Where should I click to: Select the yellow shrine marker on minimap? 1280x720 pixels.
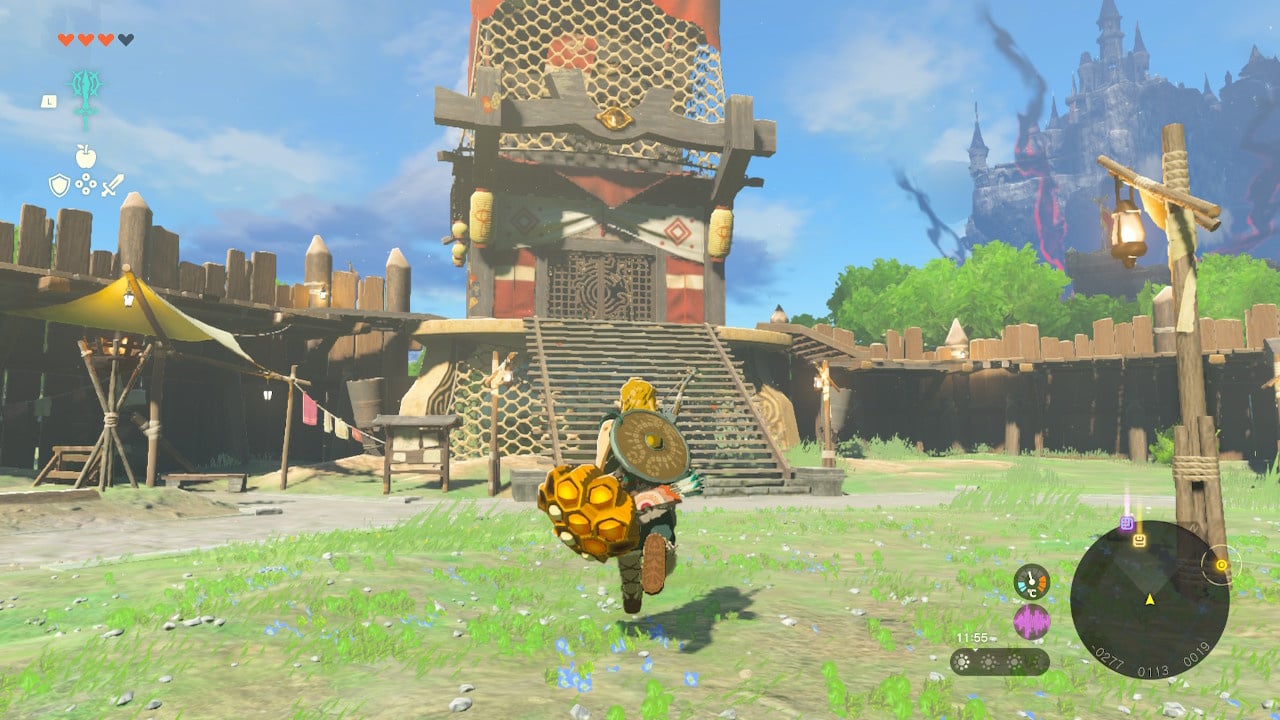coord(1139,541)
